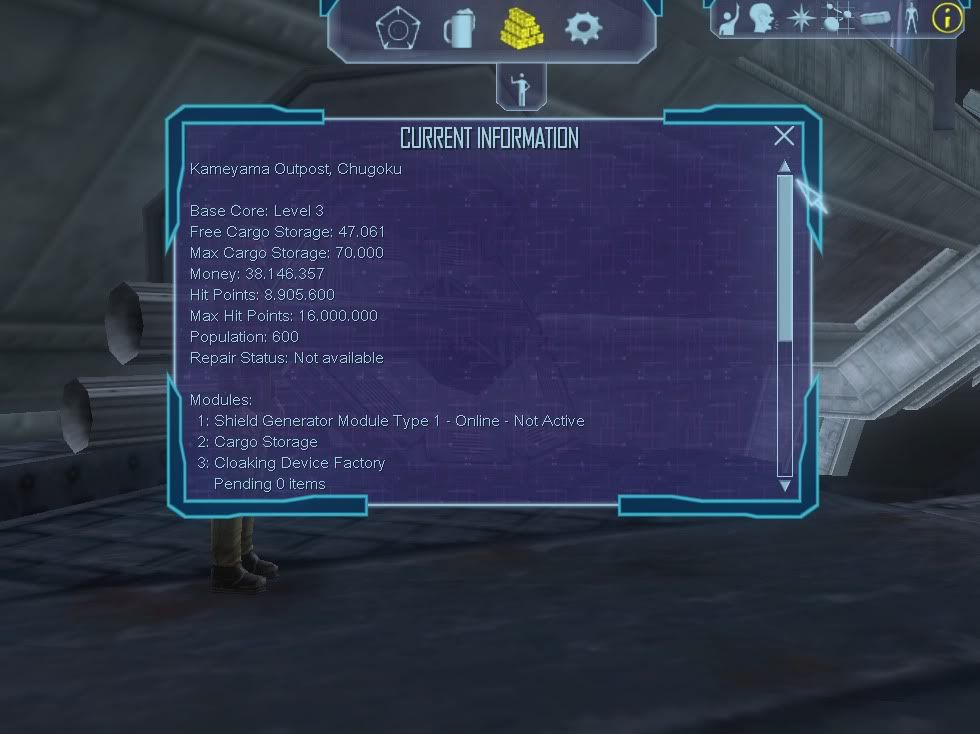Open the commodity trader gold bars icon

[x=520, y=28]
